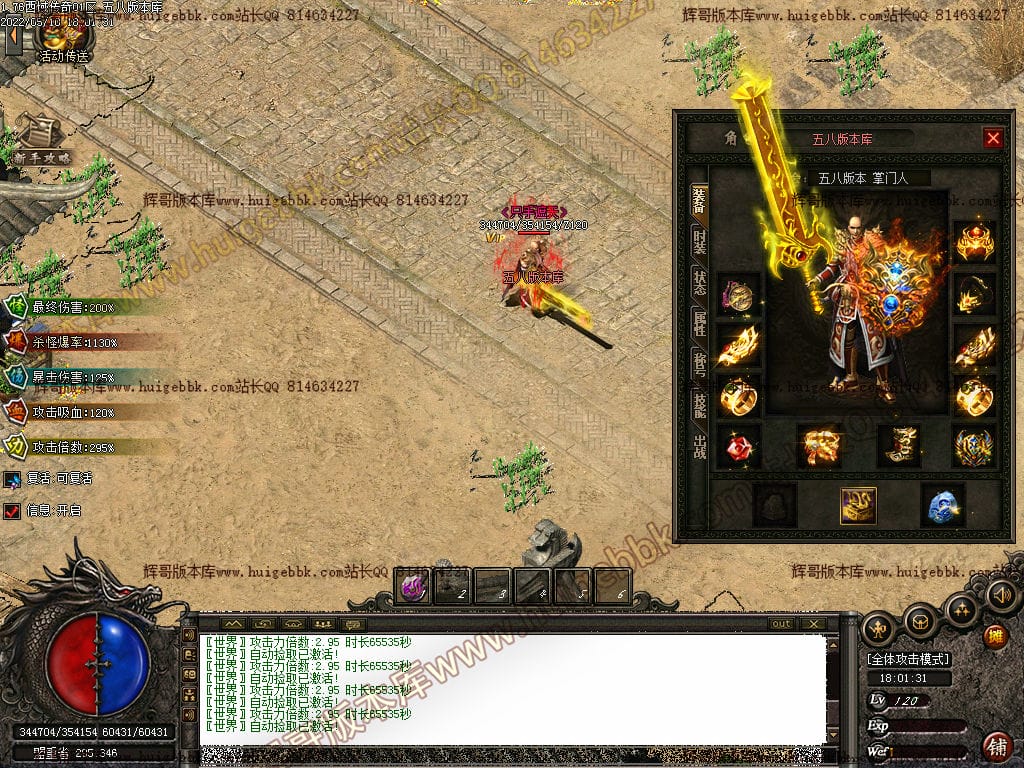Select the 技能 skills tab
1024x768 pixels.
click(699, 405)
